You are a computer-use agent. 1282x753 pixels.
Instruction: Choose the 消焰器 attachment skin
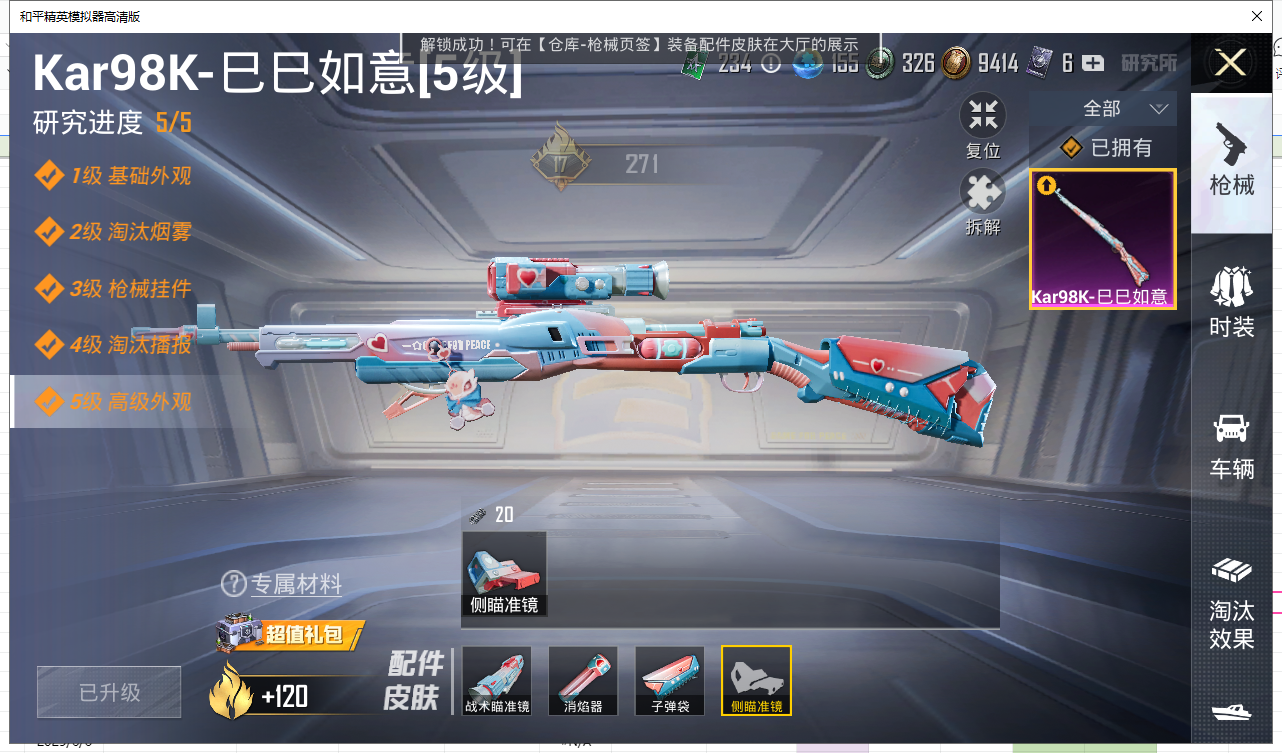(x=583, y=681)
